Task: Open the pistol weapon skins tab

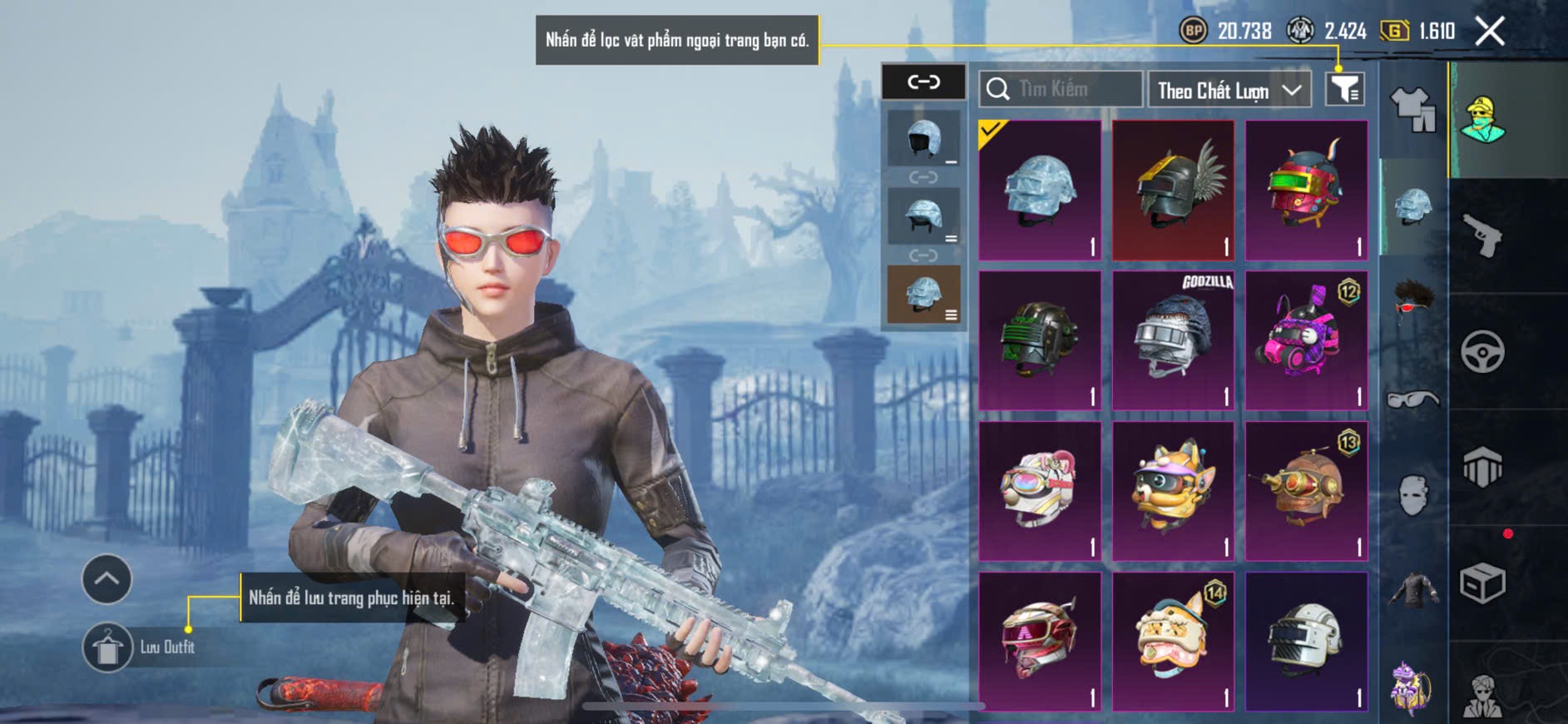Action: [x=1482, y=236]
